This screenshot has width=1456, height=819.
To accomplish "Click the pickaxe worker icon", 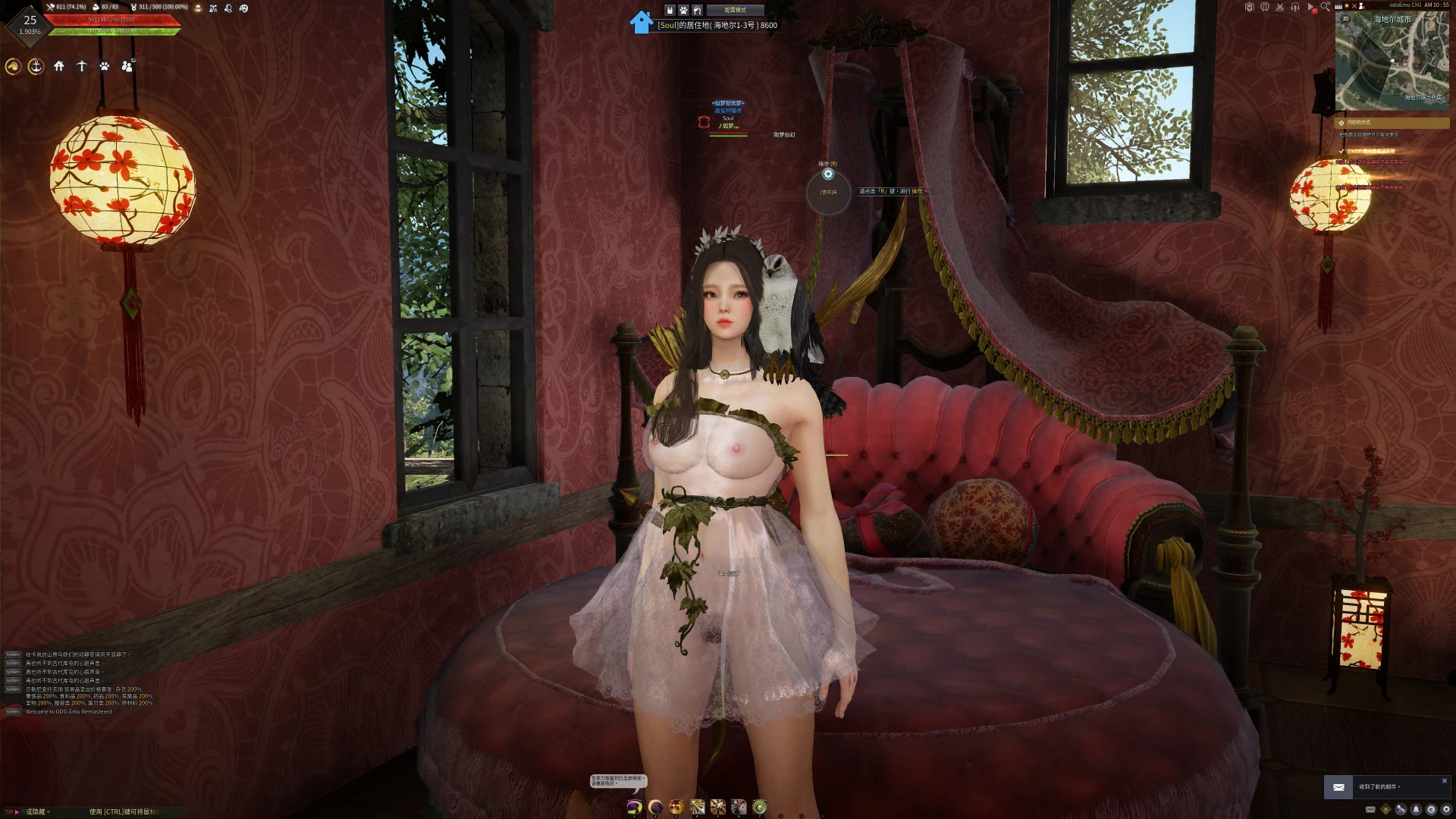I will pyautogui.click(x=82, y=67).
